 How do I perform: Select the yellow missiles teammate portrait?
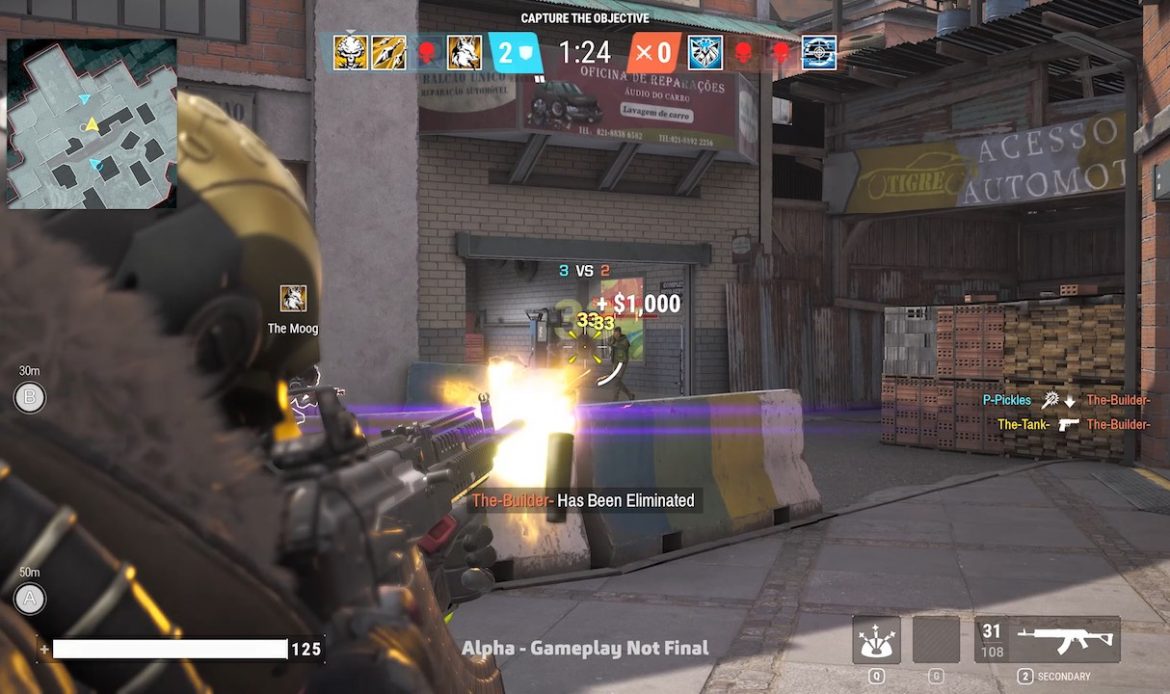point(389,52)
